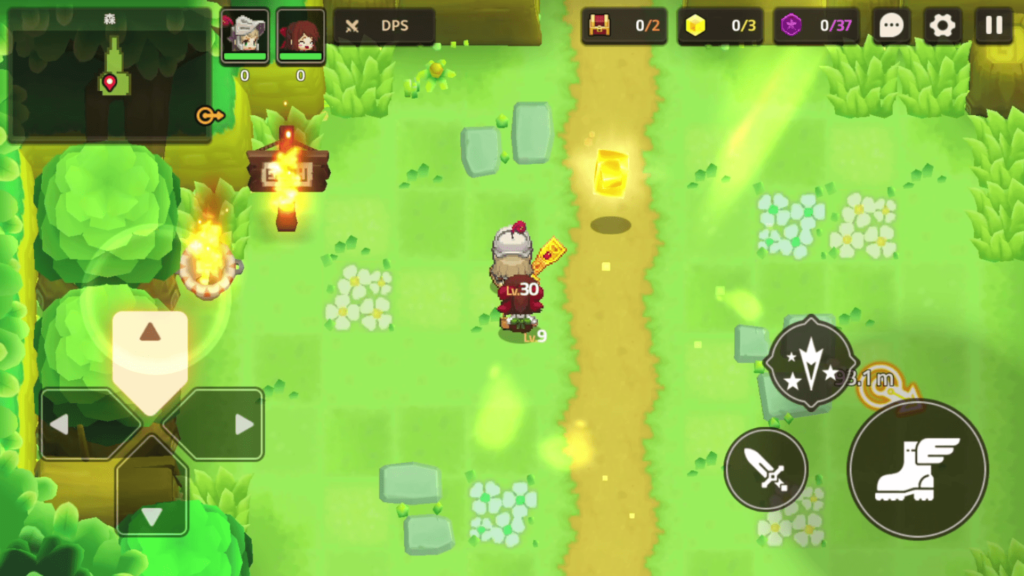Activate the winged boot dash button
The width and height of the screenshot is (1024, 576).
(917, 469)
